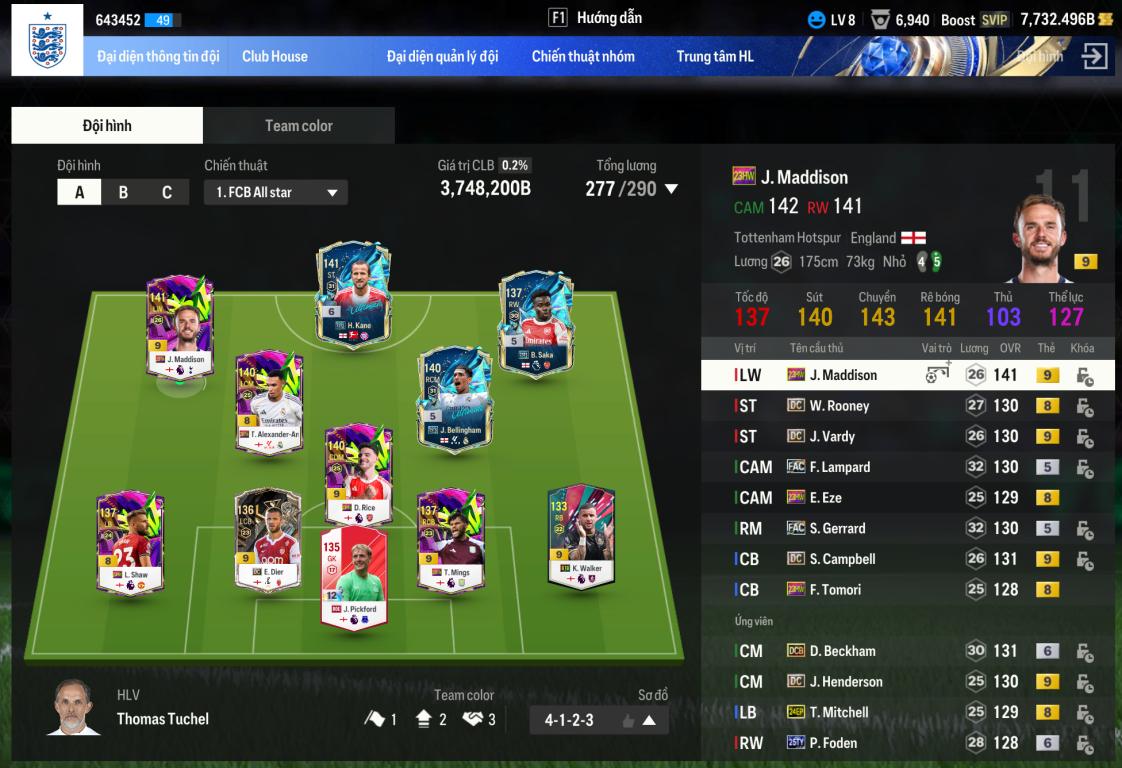
Task: Go to Trung tâm HL
Action: (x=715, y=57)
